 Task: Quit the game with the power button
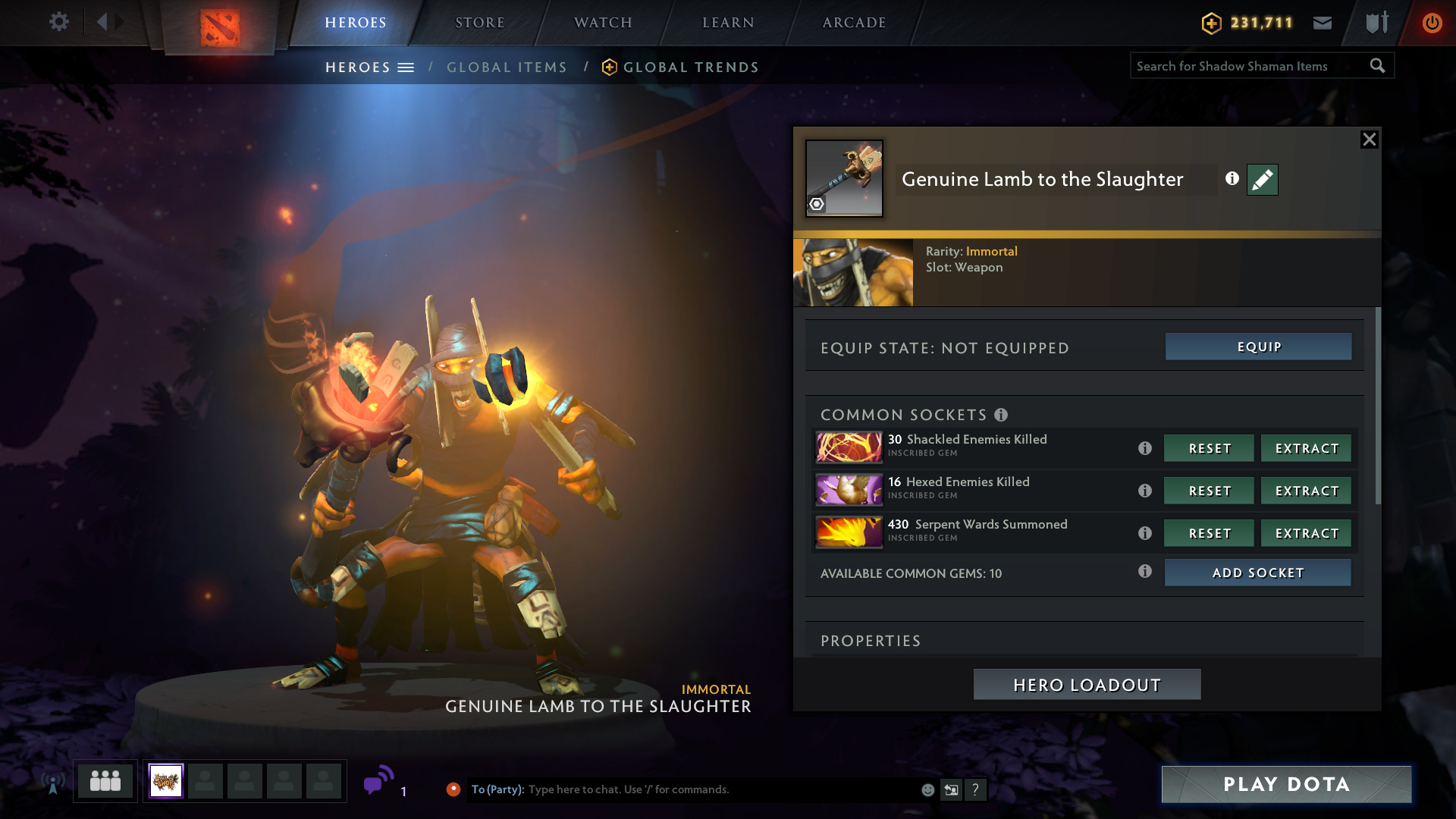point(1432,23)
